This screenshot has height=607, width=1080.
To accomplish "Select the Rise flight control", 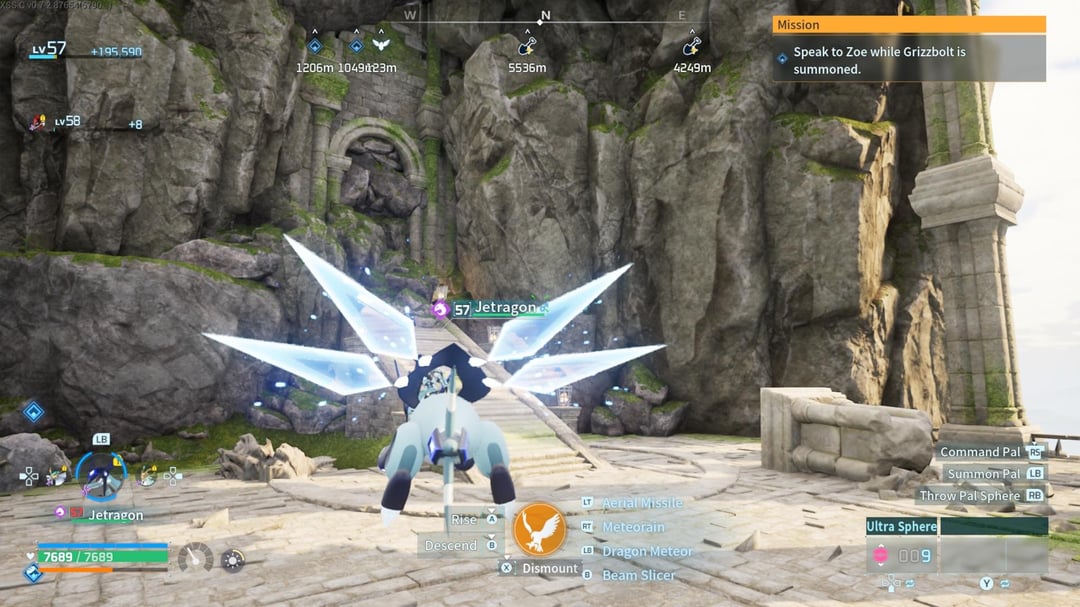I will coord(464,520).
